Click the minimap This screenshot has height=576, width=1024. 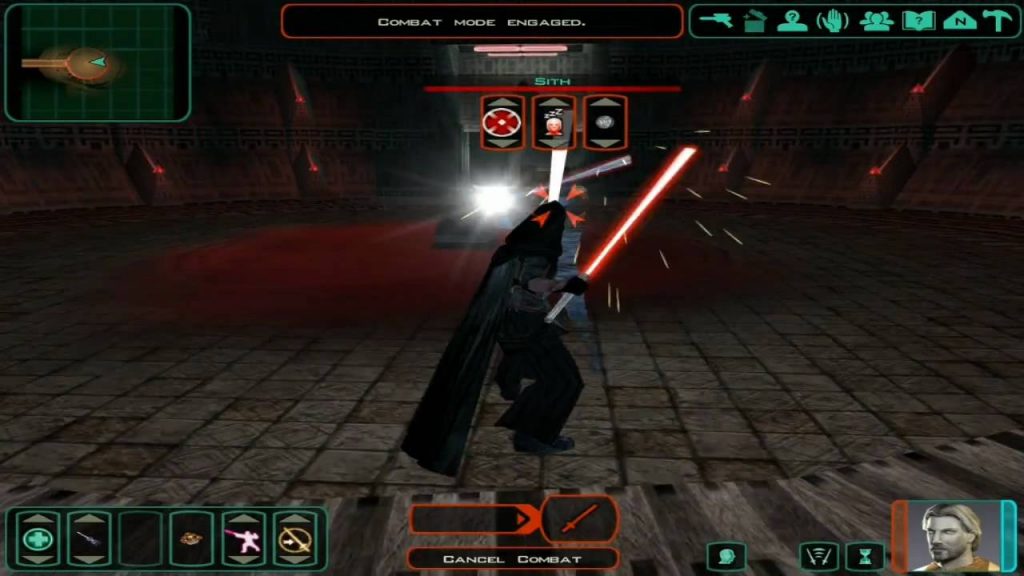click(97, 63)
